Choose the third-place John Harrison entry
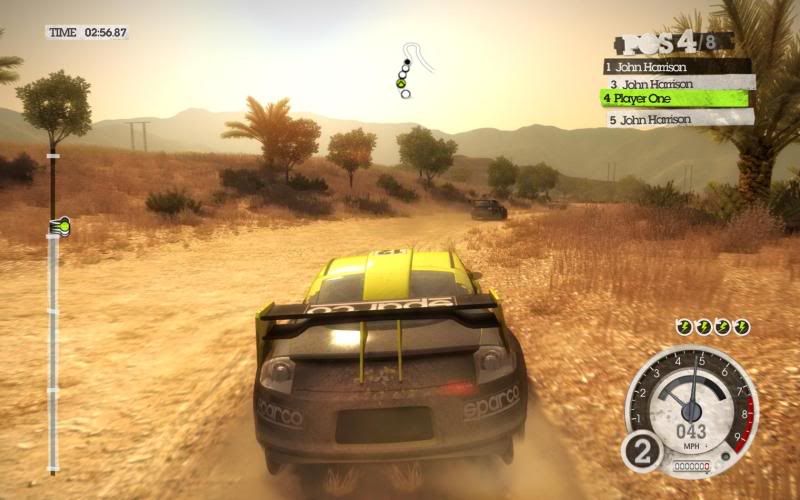This screenshot has height=500, width=800. (x=680, y=84)
